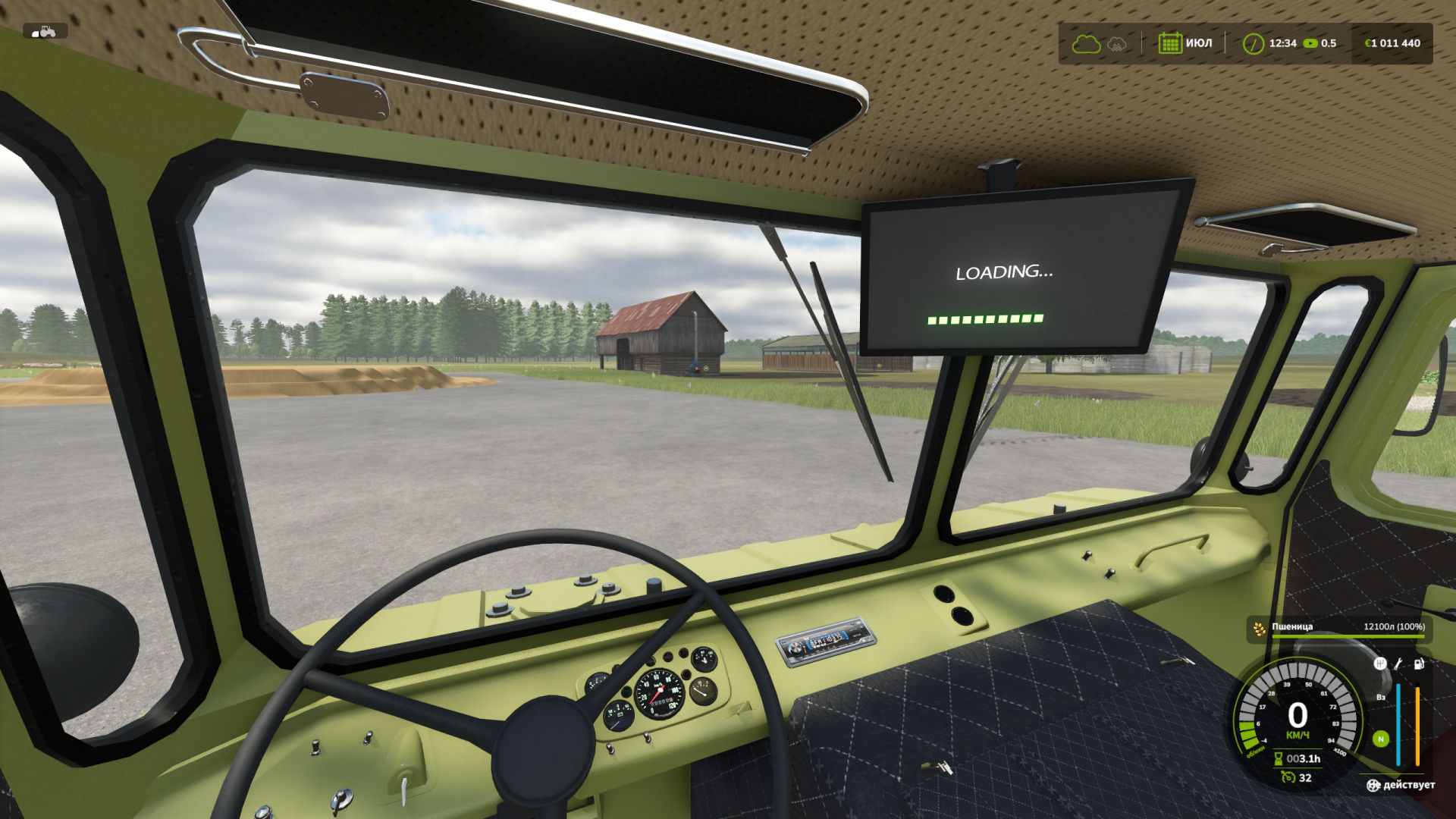Open the calendar showing ИЮЛ
Screen dimensions: 1456x819
click(x=1170, y=43)
